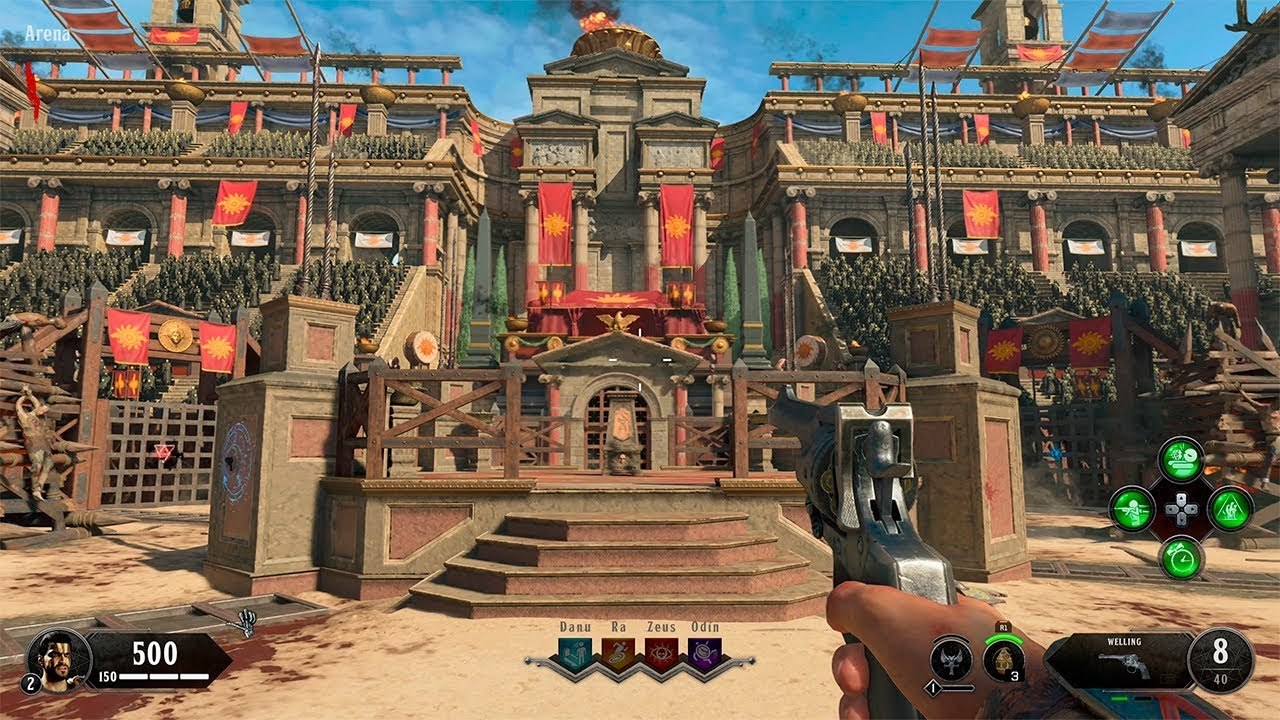Select the grenade equipment icon
This screenshot has width=1280, height=720.
pyautogui.click(x=1003, y=660)
